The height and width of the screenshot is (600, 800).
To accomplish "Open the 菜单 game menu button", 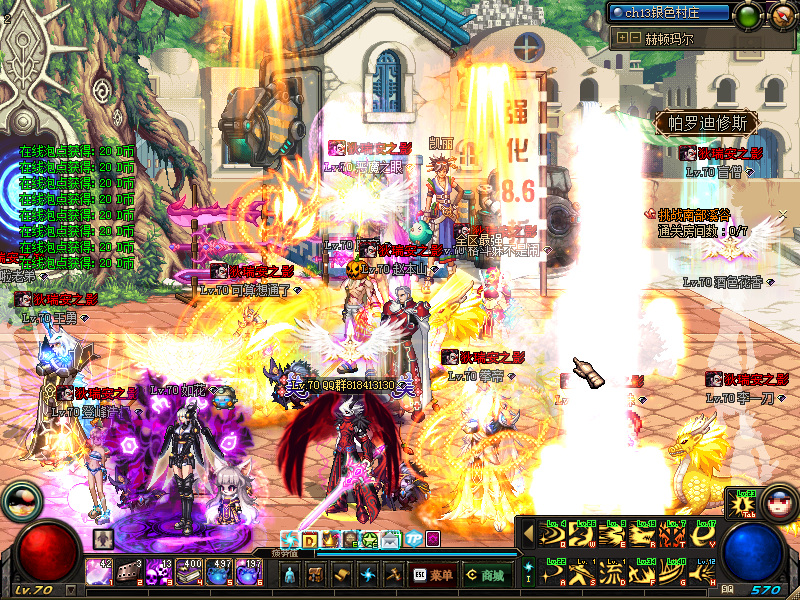I will (x=433, y=575).
